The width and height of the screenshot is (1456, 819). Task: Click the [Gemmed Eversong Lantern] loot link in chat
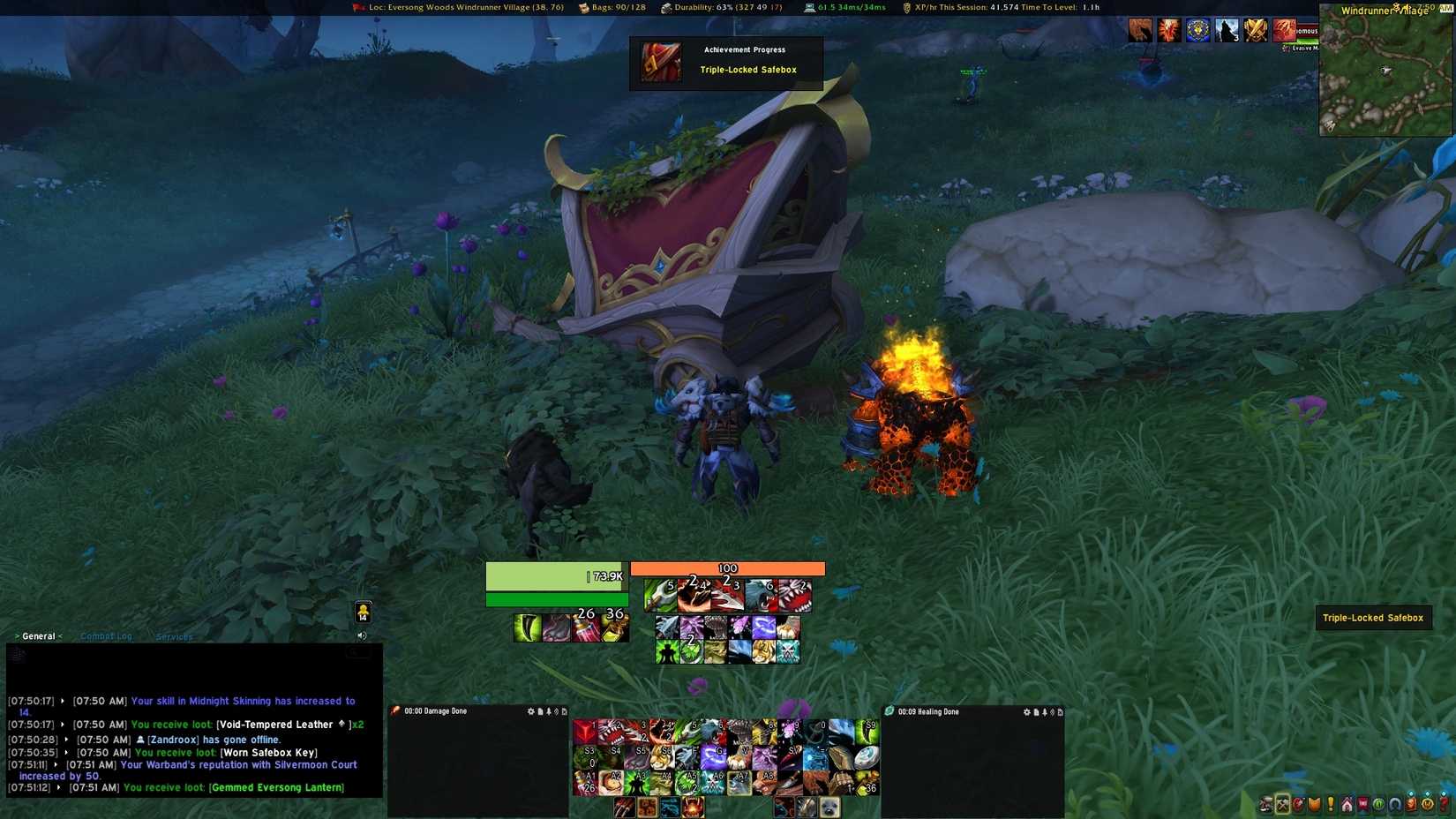click(x=275, y=787)
